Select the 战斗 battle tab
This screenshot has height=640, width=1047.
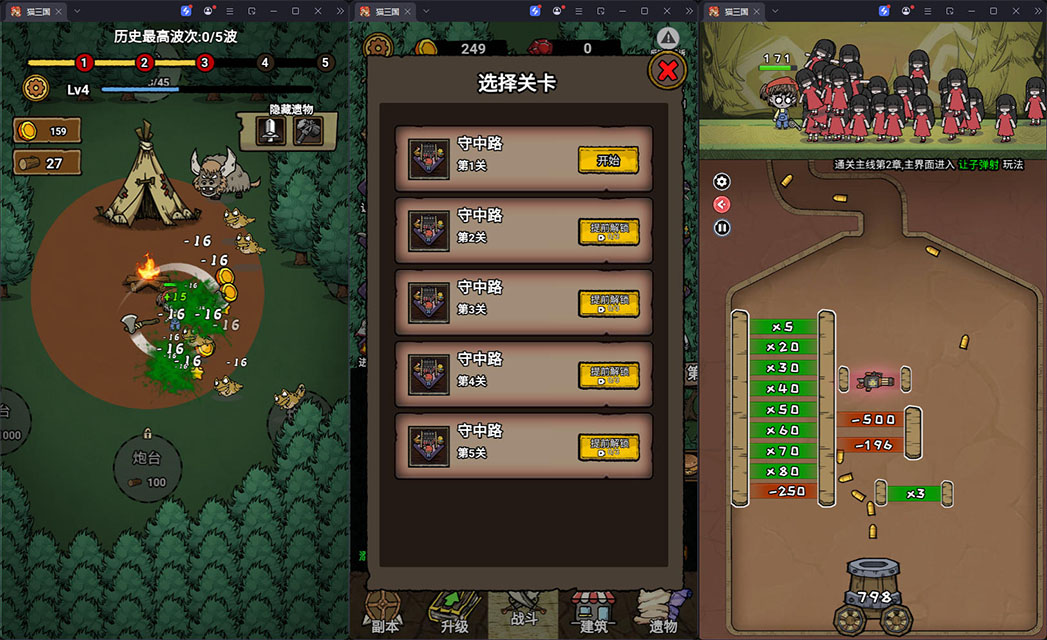(x=523, y=612)
